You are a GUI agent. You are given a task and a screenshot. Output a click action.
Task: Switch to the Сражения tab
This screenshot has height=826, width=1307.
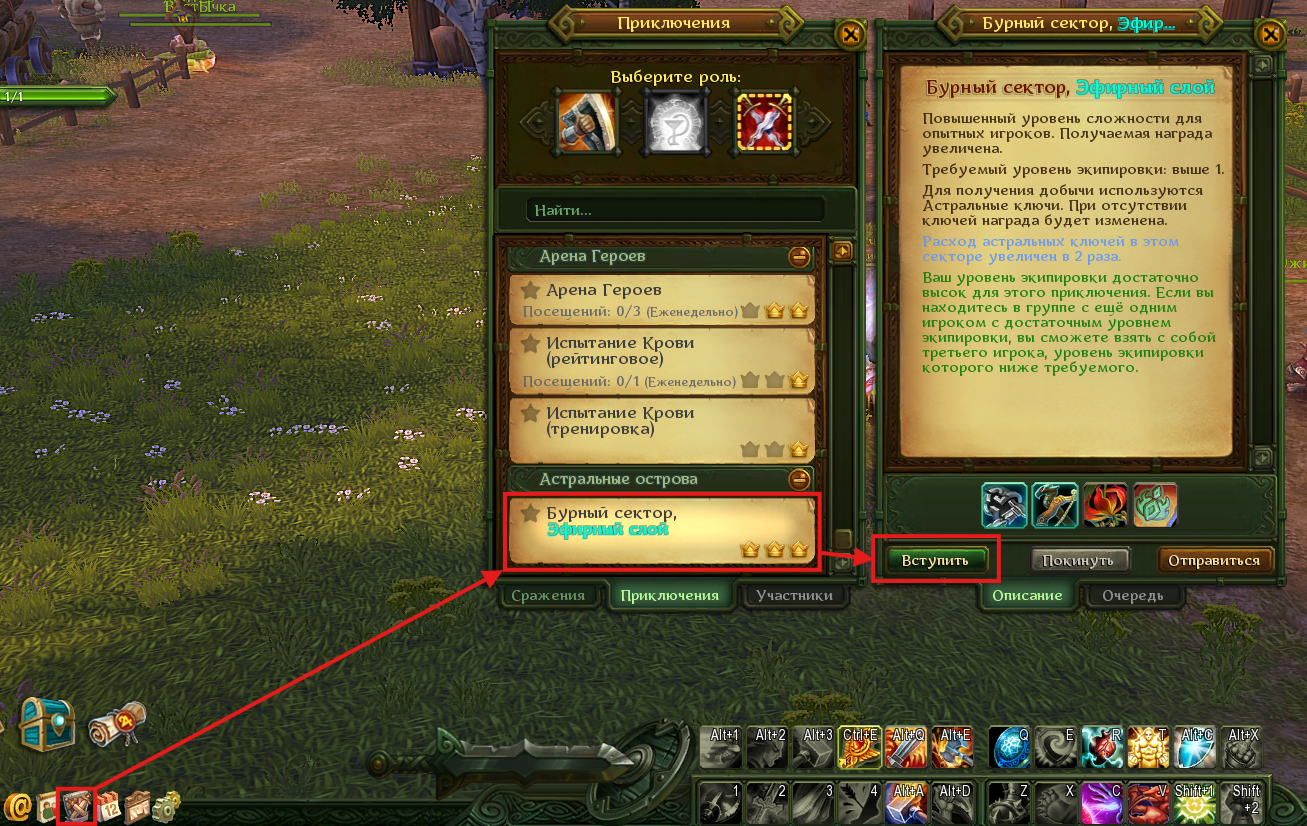pos(548,595)
